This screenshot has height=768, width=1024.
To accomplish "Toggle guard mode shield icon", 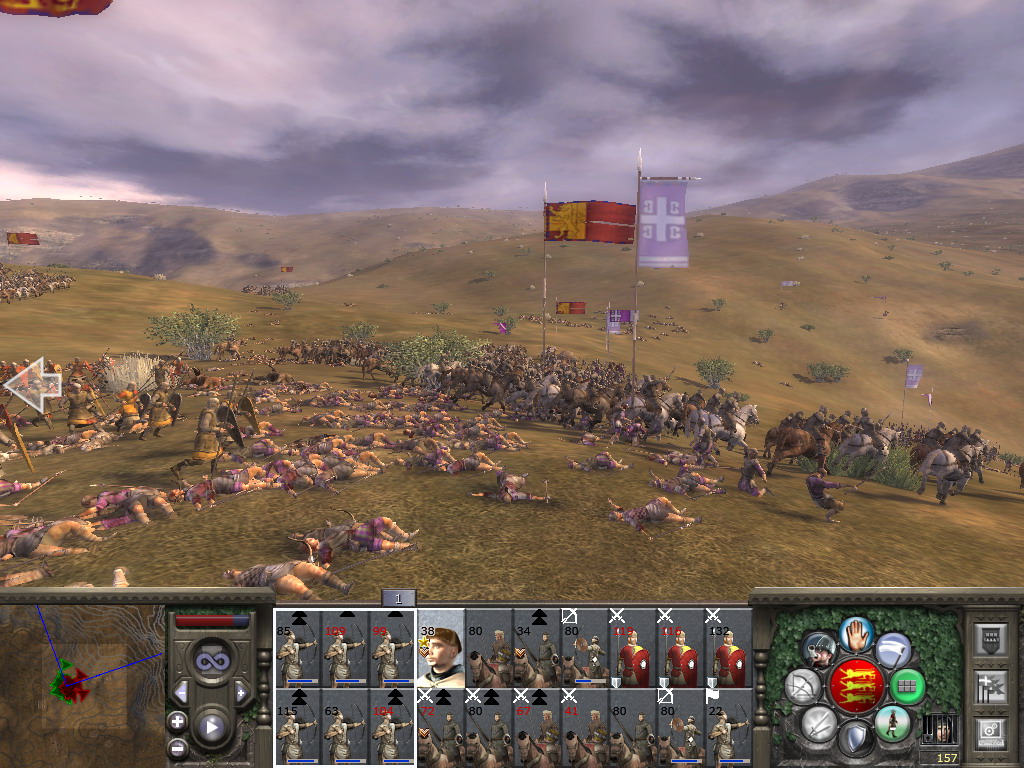I will click(x=856, y=738).
